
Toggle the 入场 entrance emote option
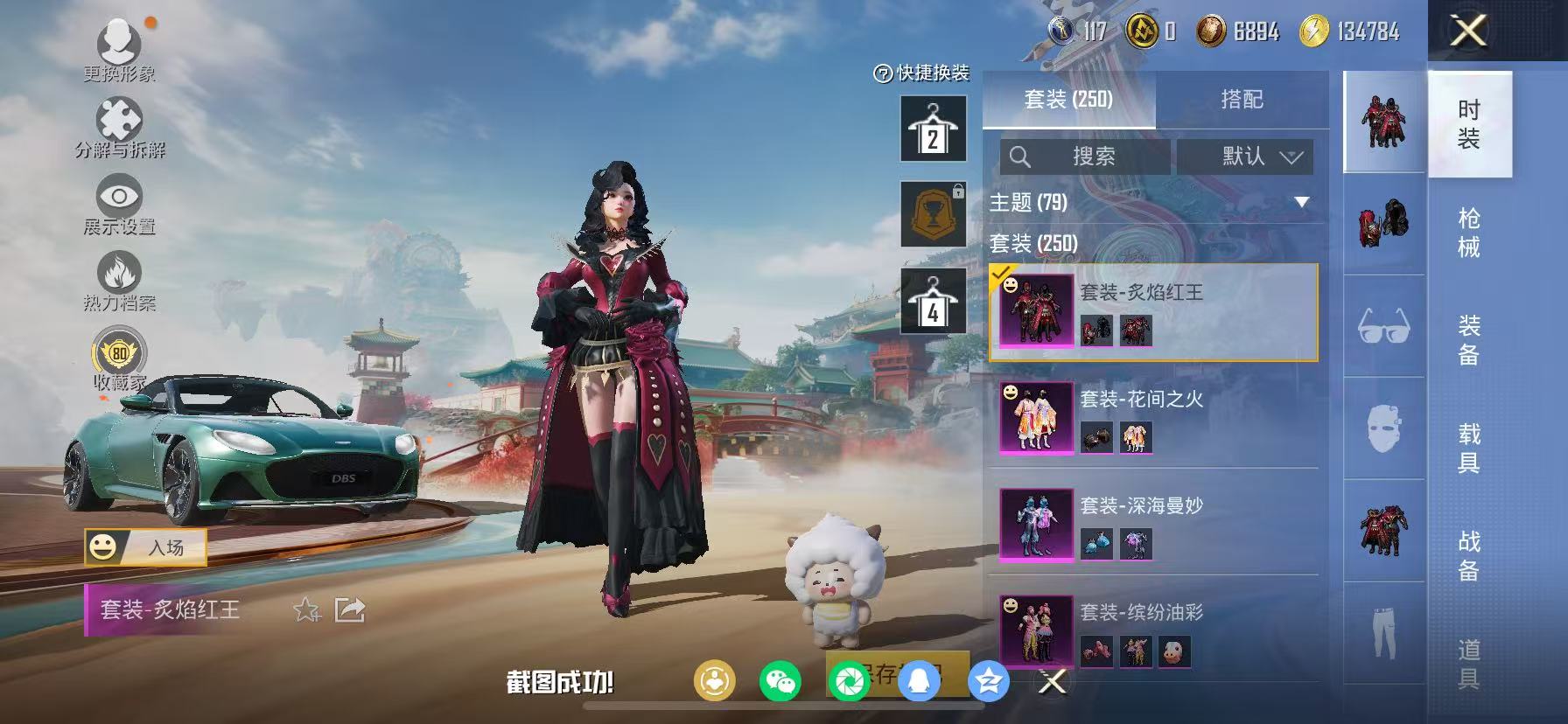pyautogui.click(x=146, y=548)
